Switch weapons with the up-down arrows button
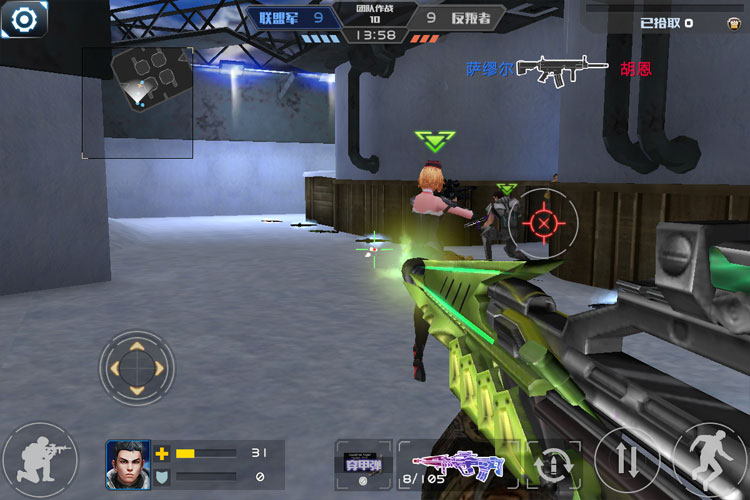 [x=627, y=460]
